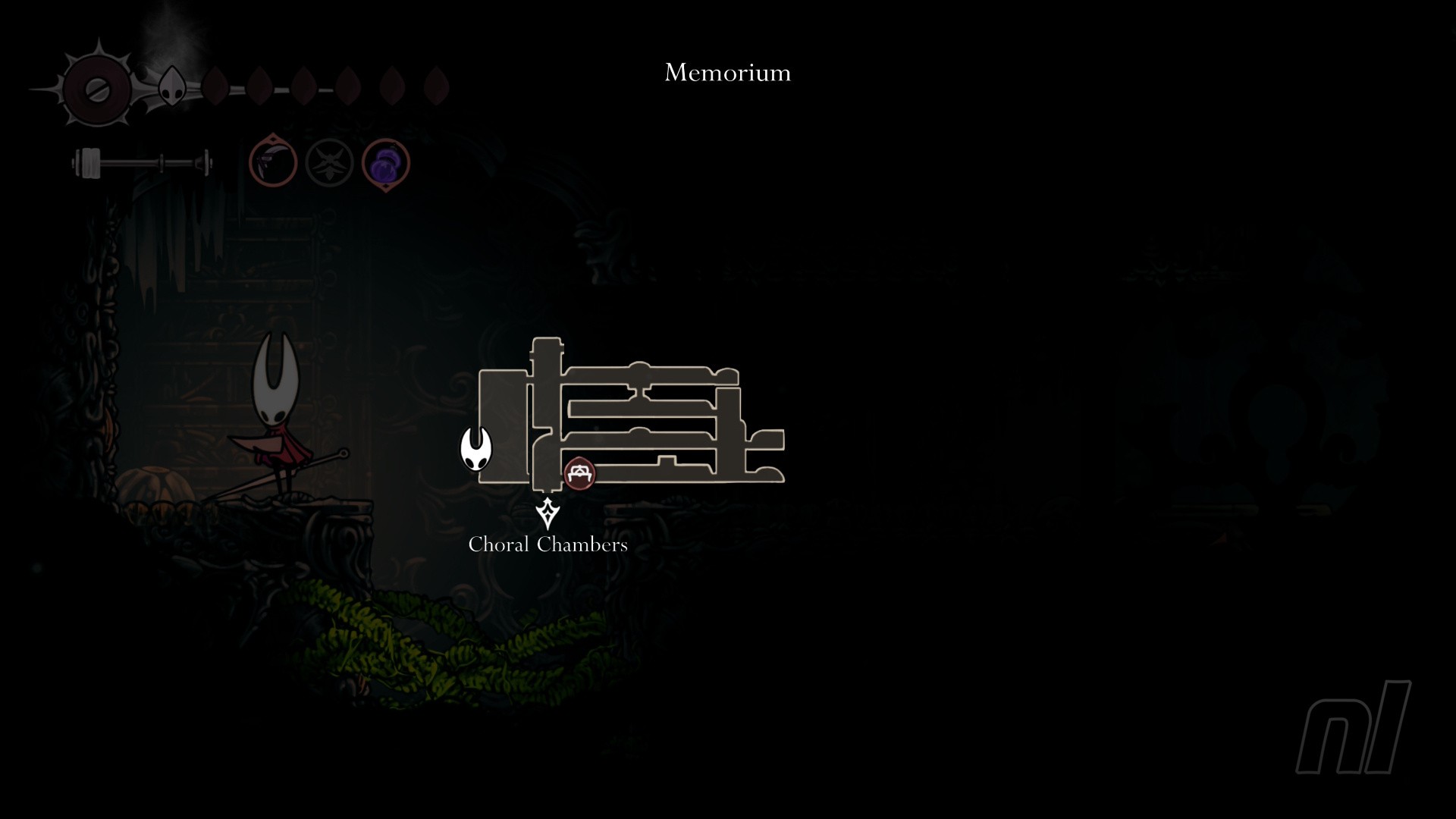
Task: Click the Choral Chambers exit arrow
Action: tap(548, 513)
